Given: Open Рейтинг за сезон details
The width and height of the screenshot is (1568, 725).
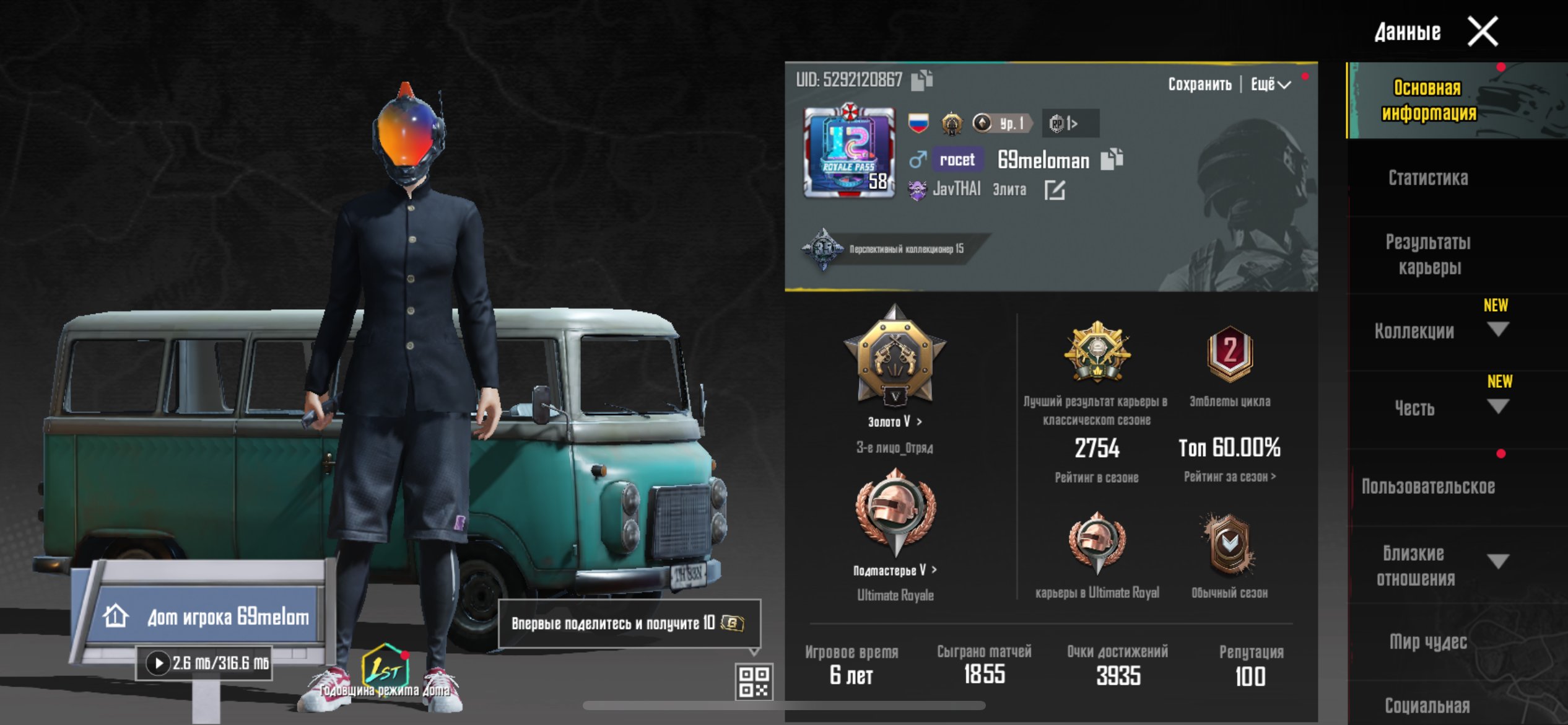Looking at the screenshot, I should [1230, 477].
